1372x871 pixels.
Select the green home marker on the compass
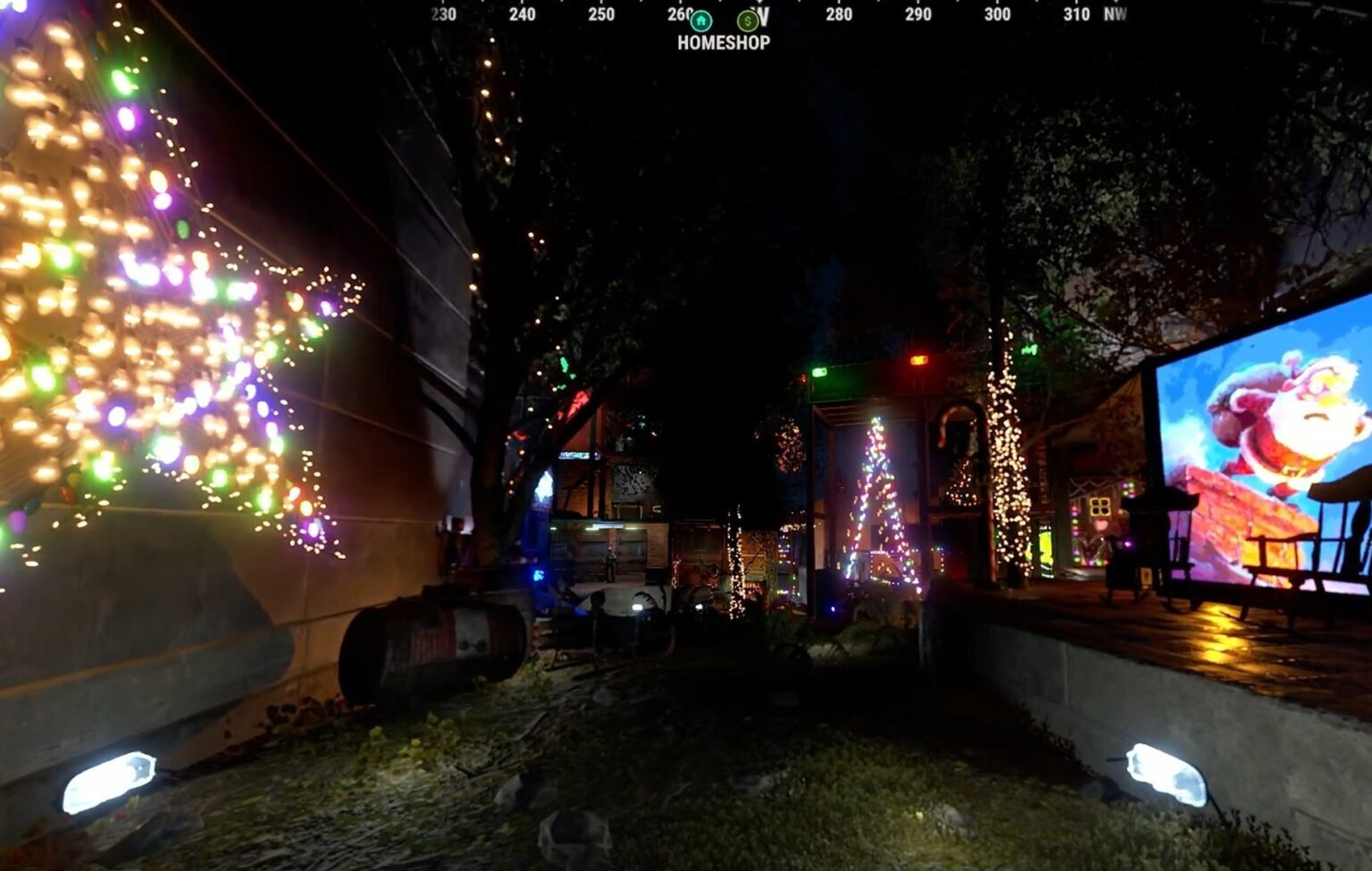point(701,18)
